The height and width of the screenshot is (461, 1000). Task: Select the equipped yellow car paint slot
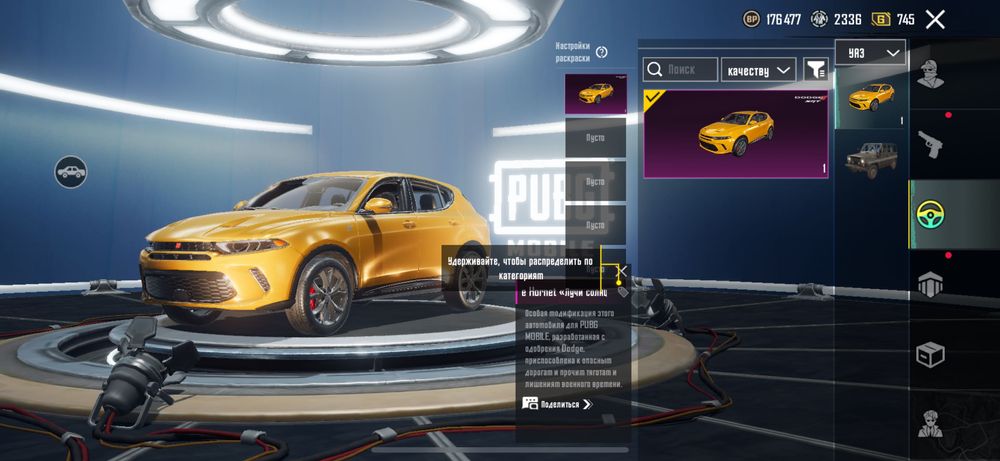coord(595,94)
